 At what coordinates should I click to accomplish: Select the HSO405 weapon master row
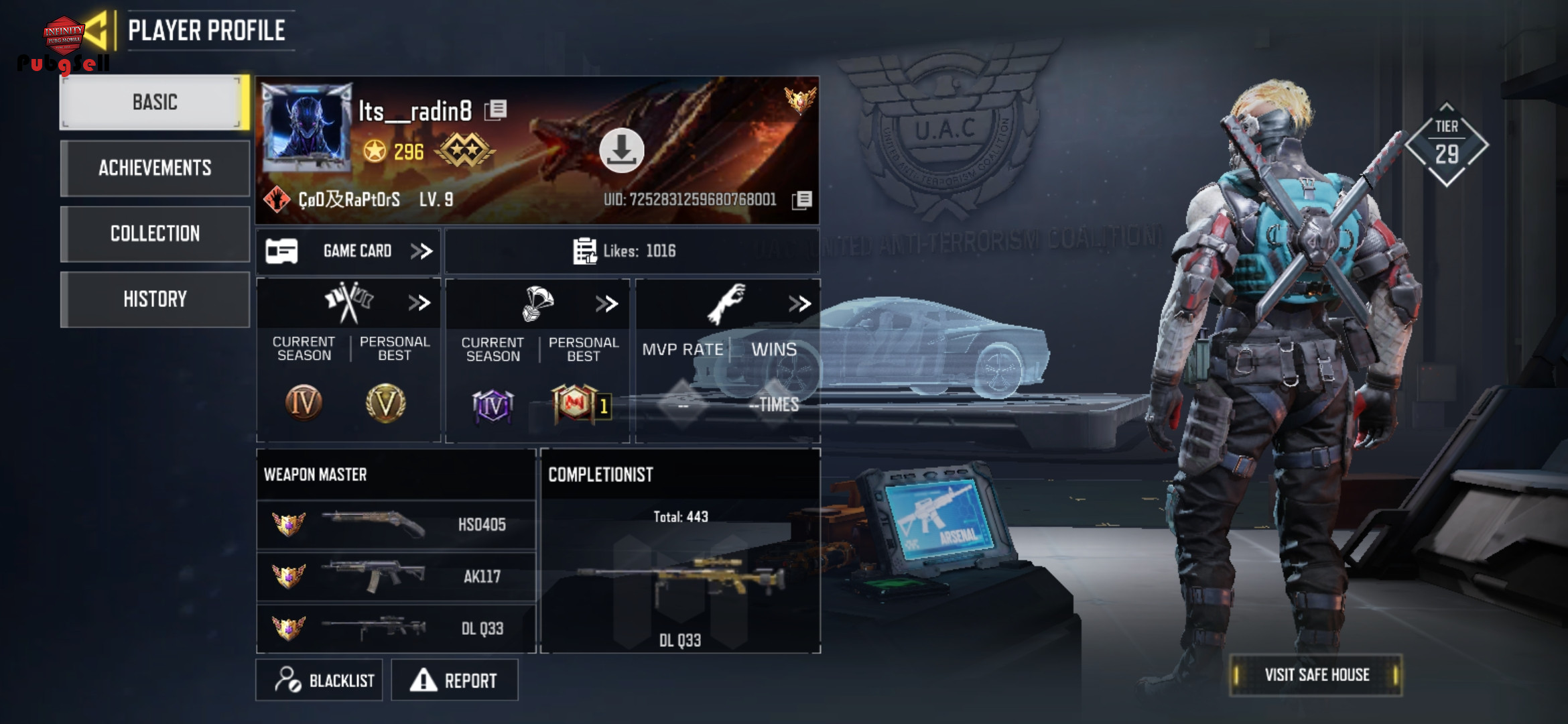point(395,525)
